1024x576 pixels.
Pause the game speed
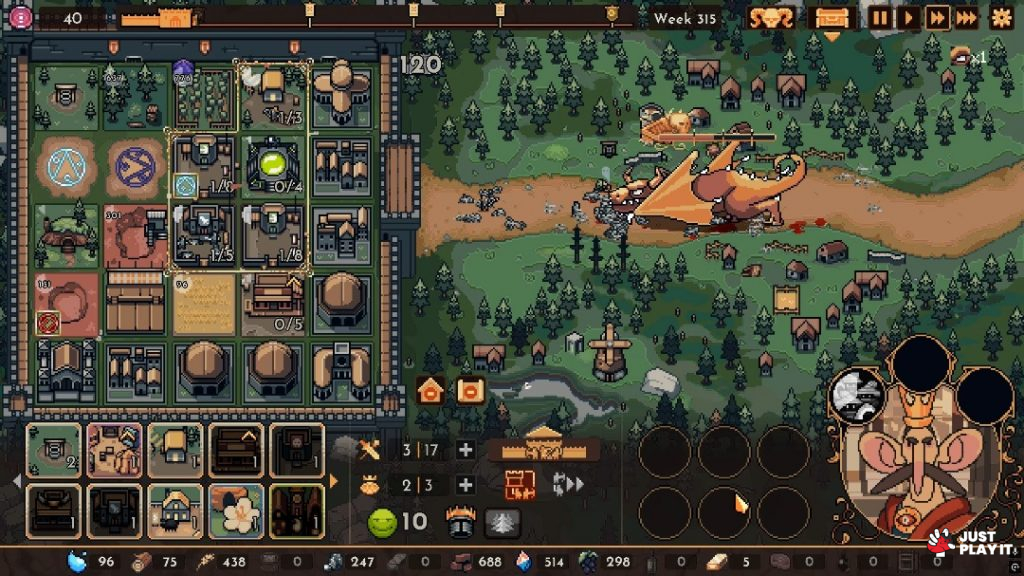pyautogui.click(x=880, y=17)
